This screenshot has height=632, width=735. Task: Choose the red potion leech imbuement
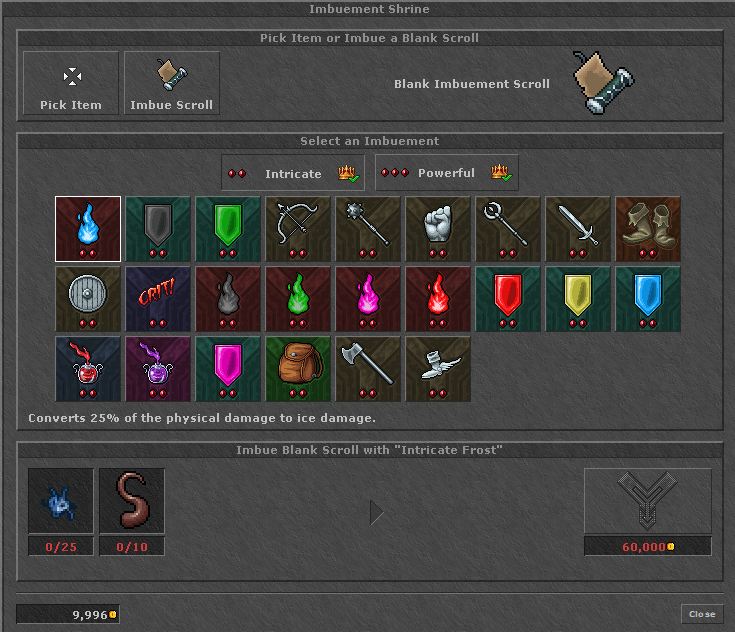(x=88, y=369)
